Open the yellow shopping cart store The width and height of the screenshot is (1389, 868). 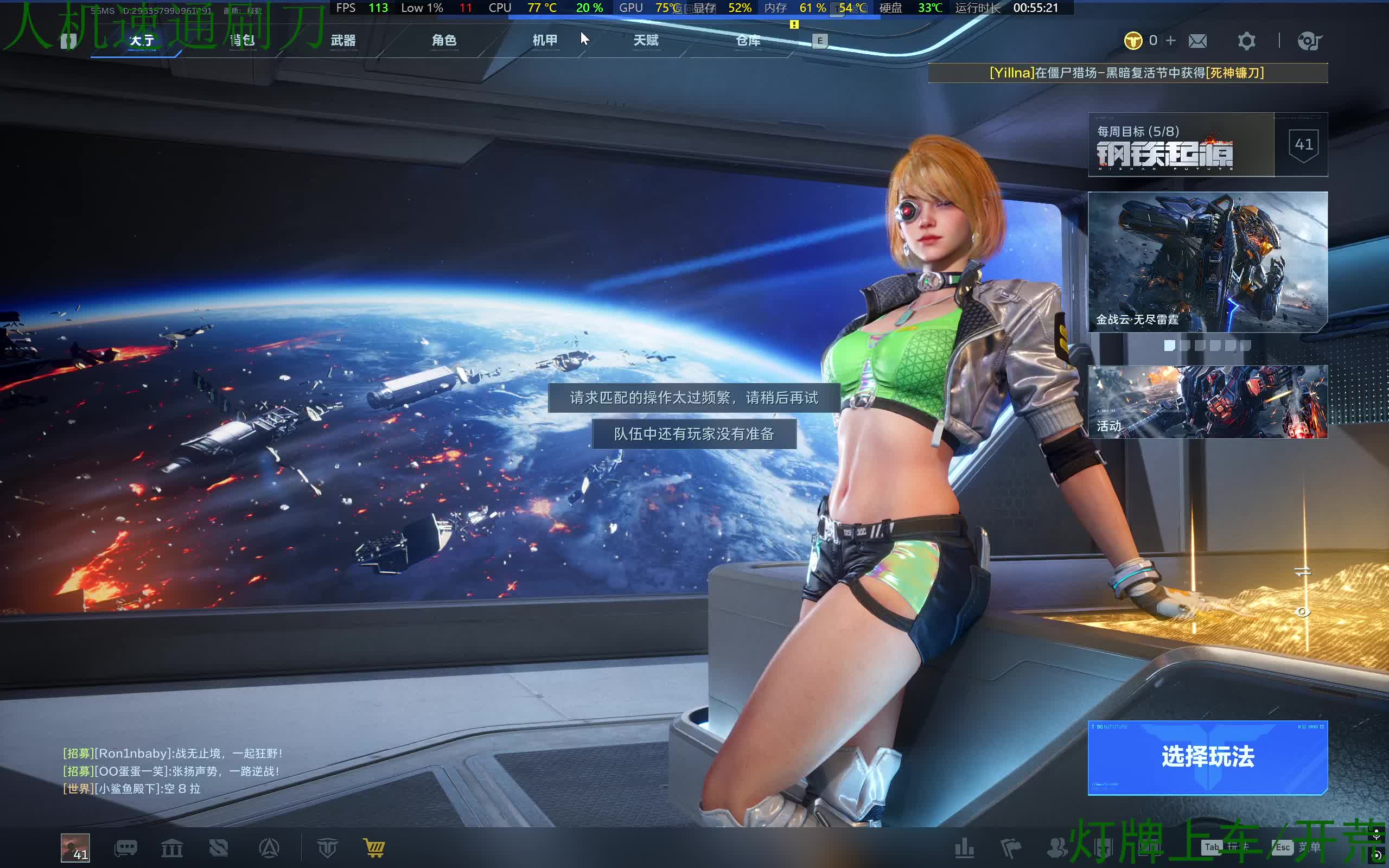pyautogui.click(x=374, y=847)
